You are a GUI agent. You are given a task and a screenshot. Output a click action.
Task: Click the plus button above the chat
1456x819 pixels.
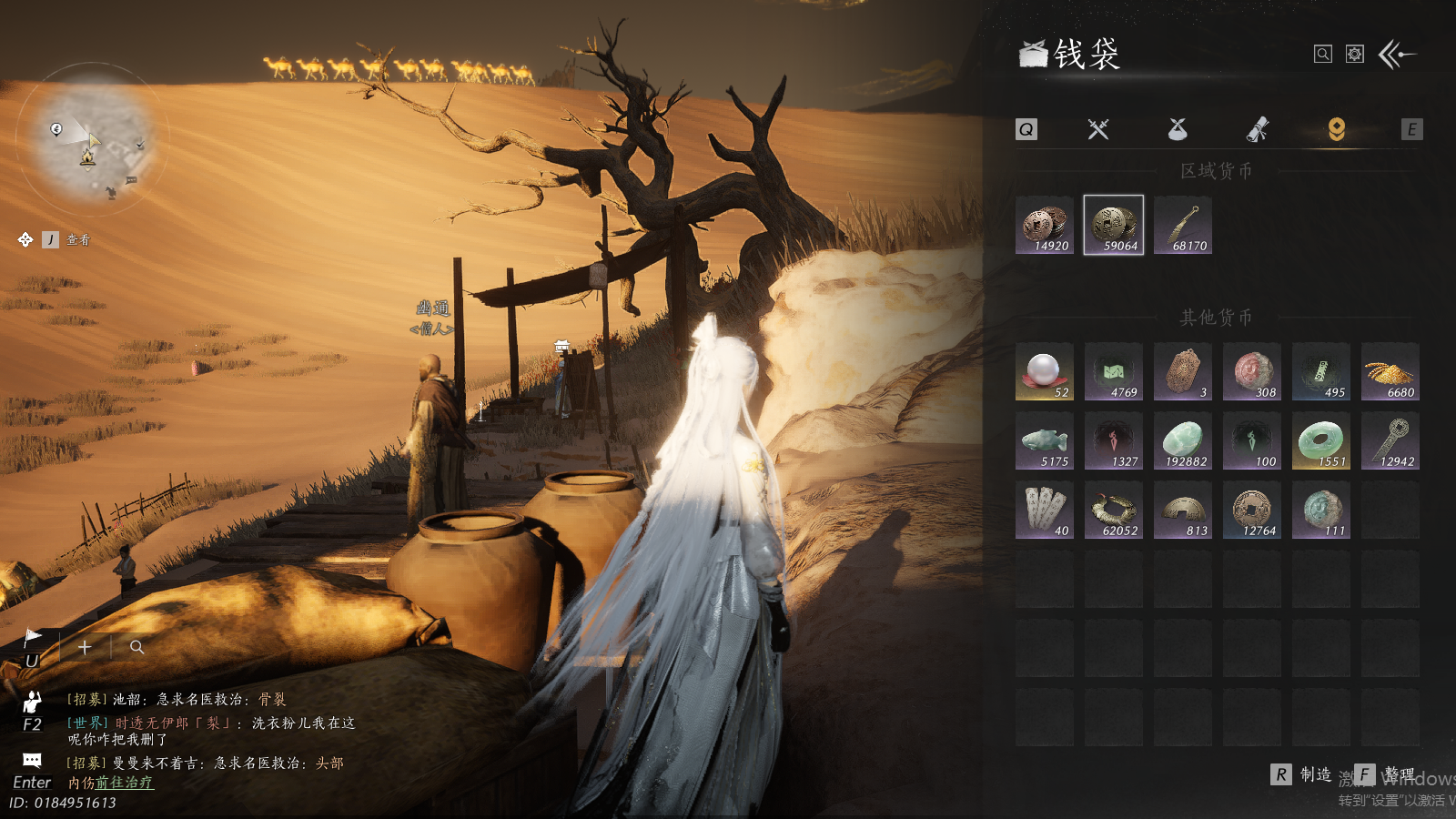click(85, 647)
